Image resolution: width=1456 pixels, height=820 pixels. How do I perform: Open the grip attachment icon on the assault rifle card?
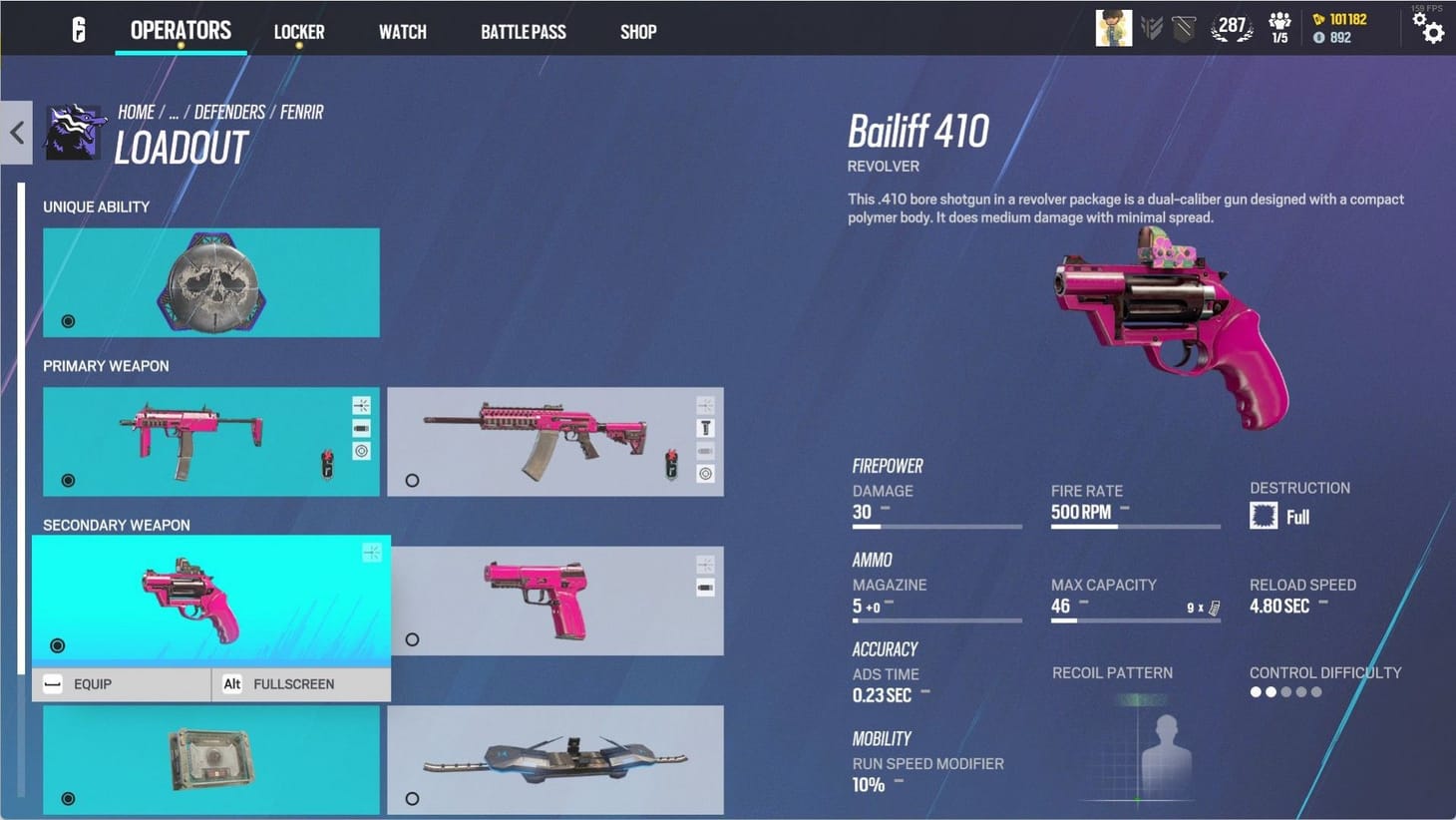(706, 427)
